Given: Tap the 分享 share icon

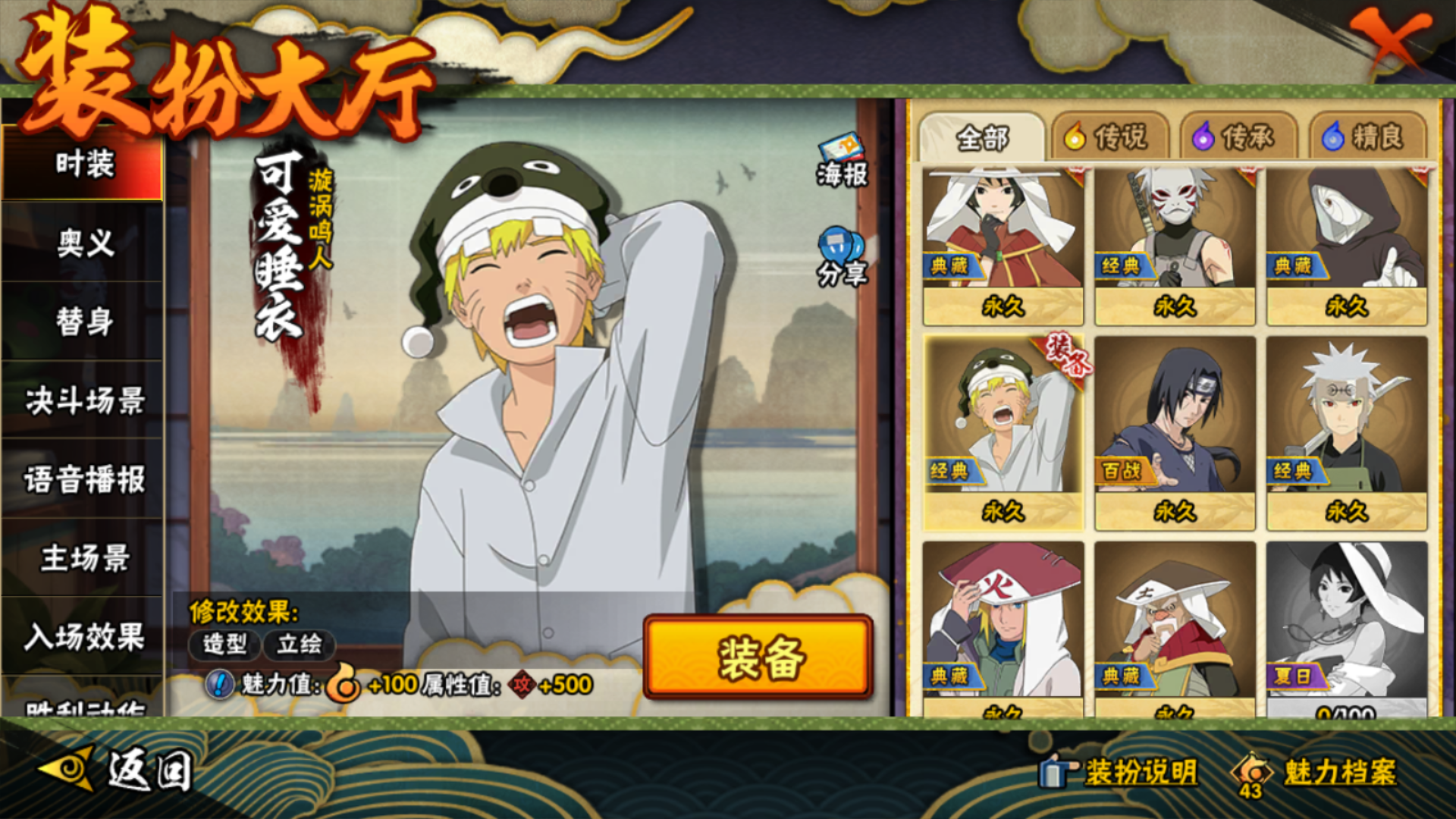Looking at the screenshot, I should [x=842, y=258].
